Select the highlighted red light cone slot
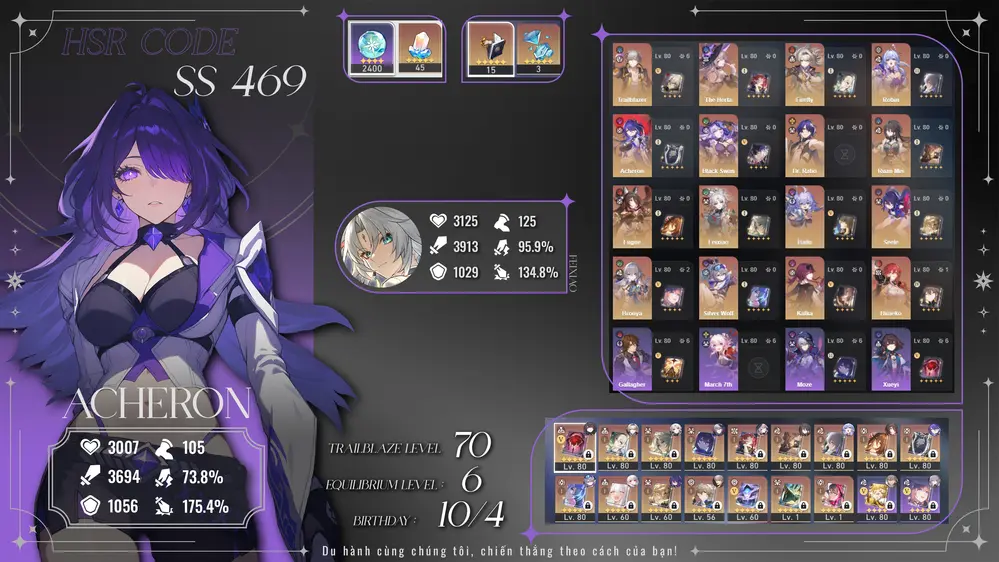This screenshot has height=562, width=999. click(574, 446)
